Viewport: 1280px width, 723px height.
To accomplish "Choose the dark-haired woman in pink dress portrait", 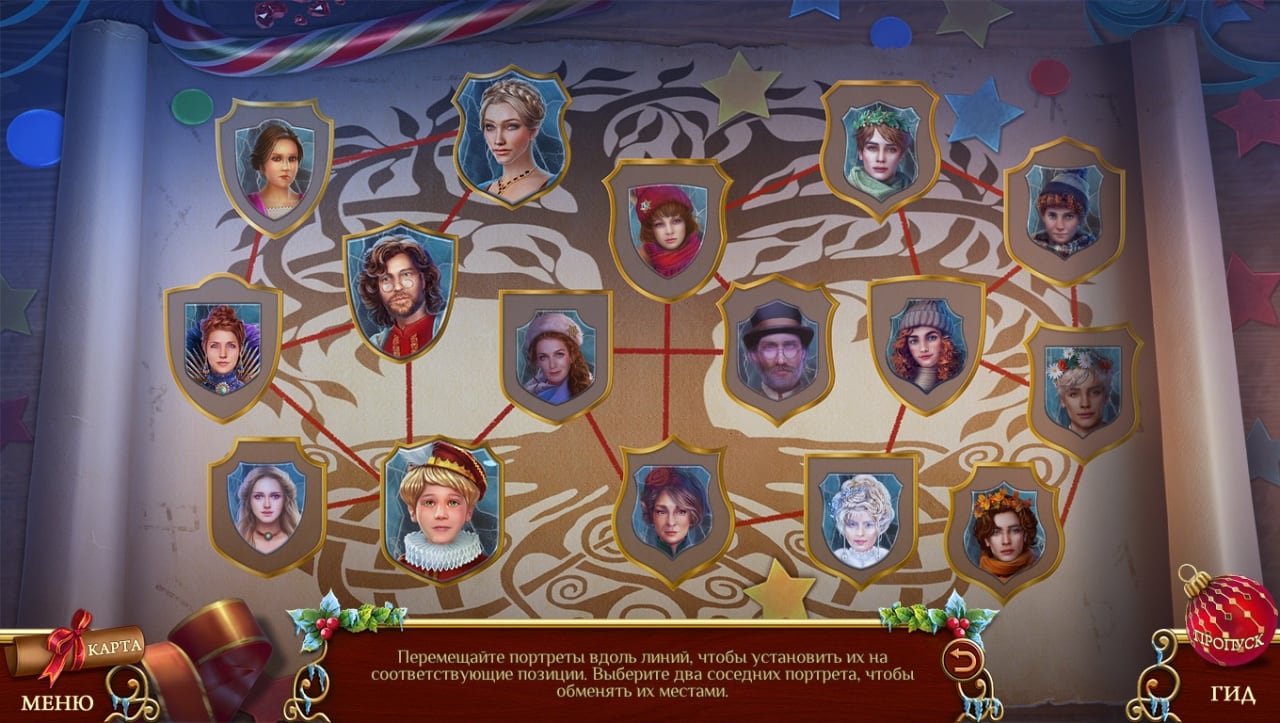I will [x=274, y=167].
